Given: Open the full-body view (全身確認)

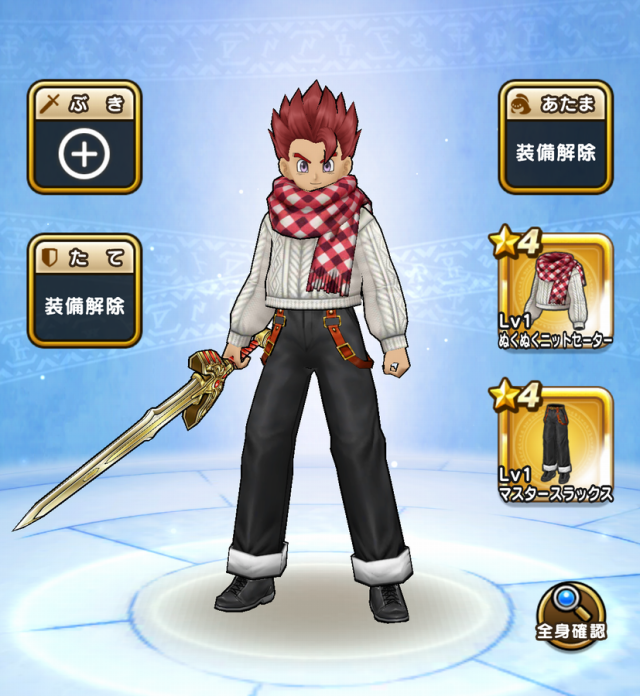Looking at the screenshot, I should coord(570,616).
